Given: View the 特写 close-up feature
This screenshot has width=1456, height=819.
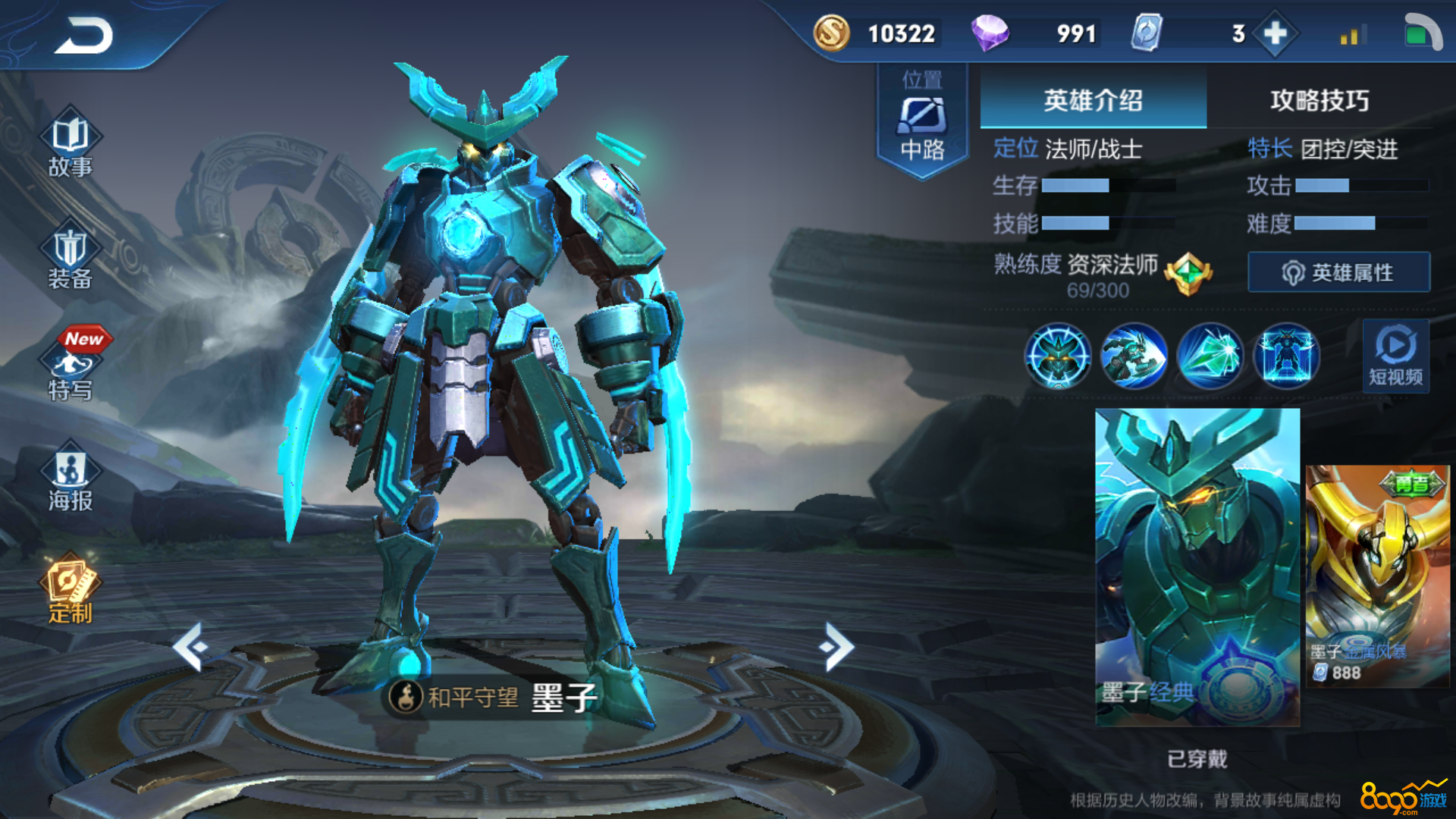Looking at the screenshot, I should (71, 369).
